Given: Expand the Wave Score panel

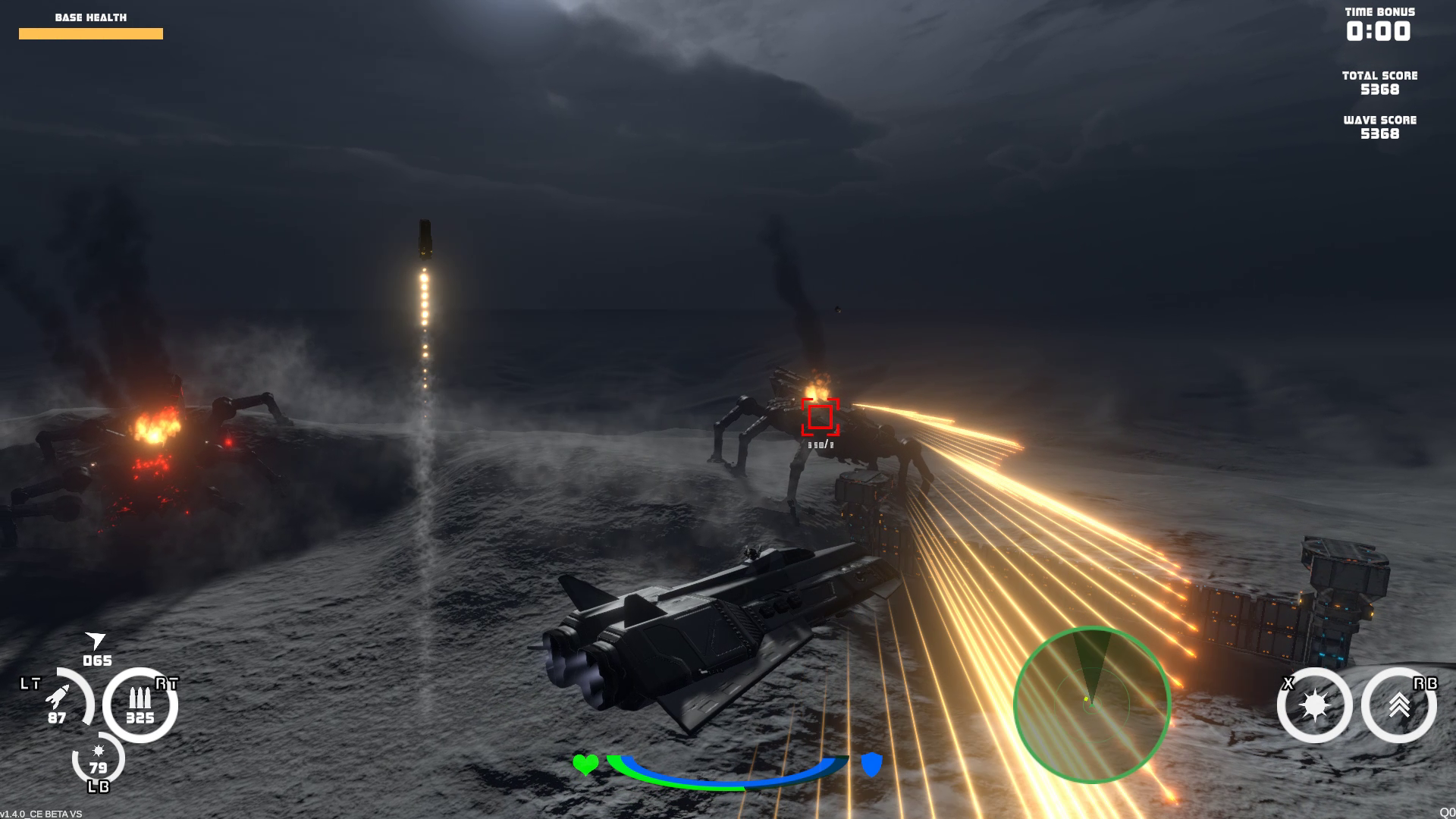Looking at the screenshot, I should 1380,127.
